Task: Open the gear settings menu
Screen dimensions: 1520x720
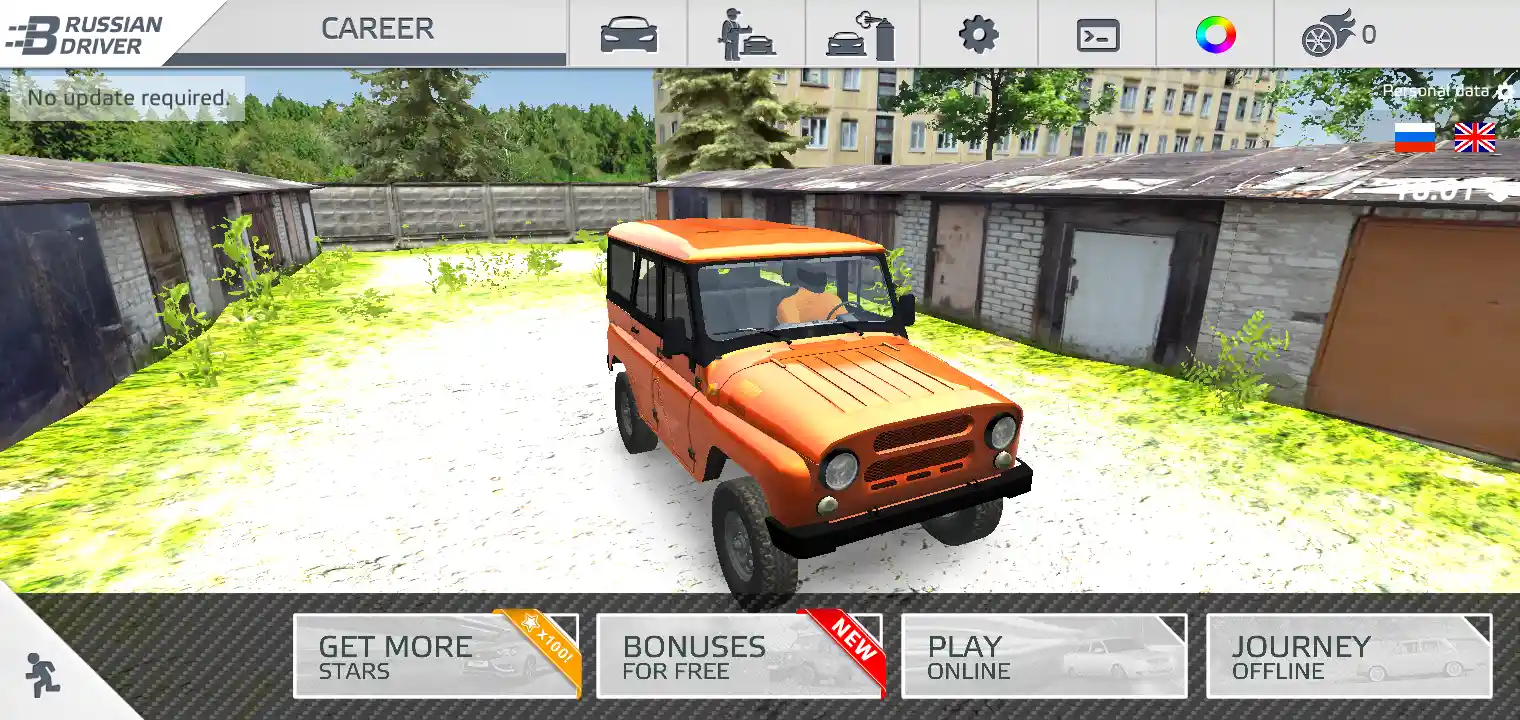Action: click(x=978, y=35)
